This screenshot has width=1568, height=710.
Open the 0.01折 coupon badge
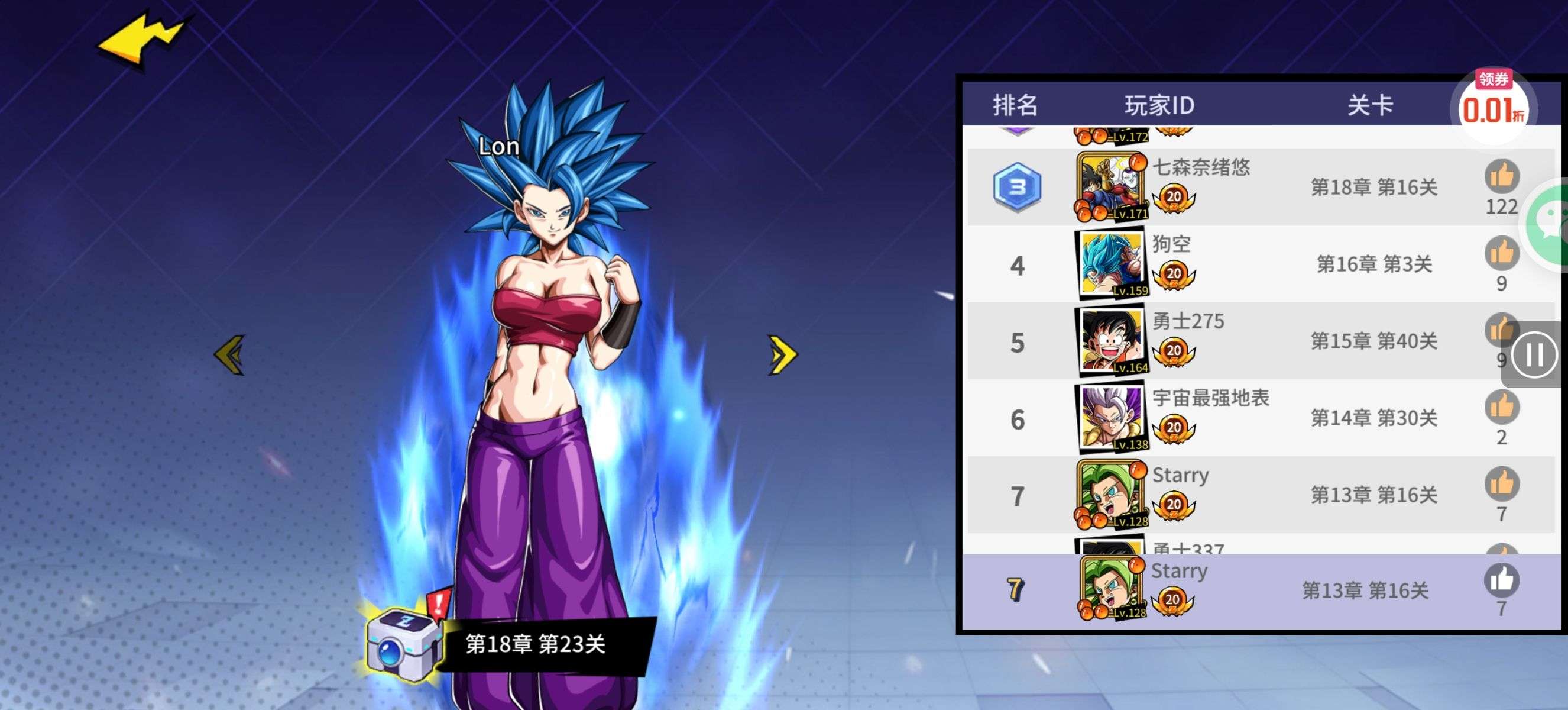1493,106
